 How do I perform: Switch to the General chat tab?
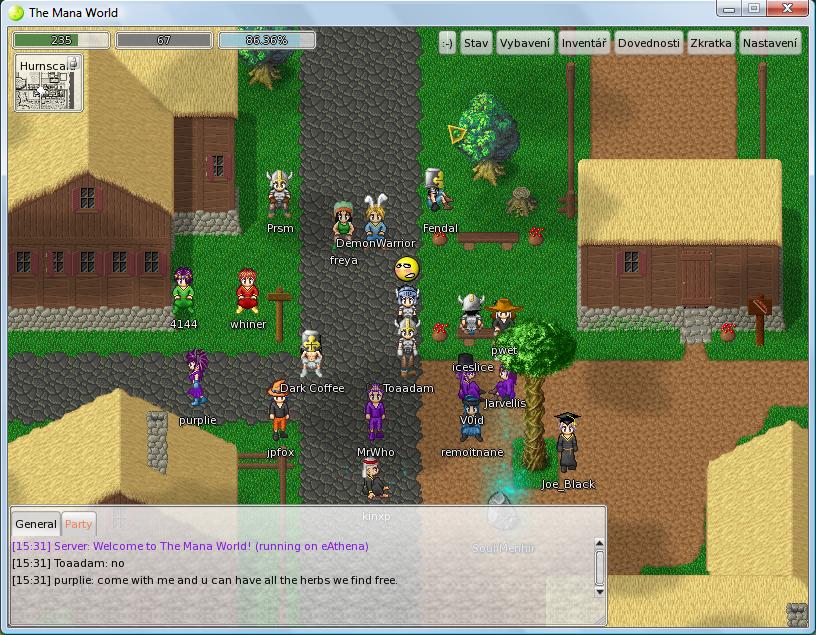36,524
